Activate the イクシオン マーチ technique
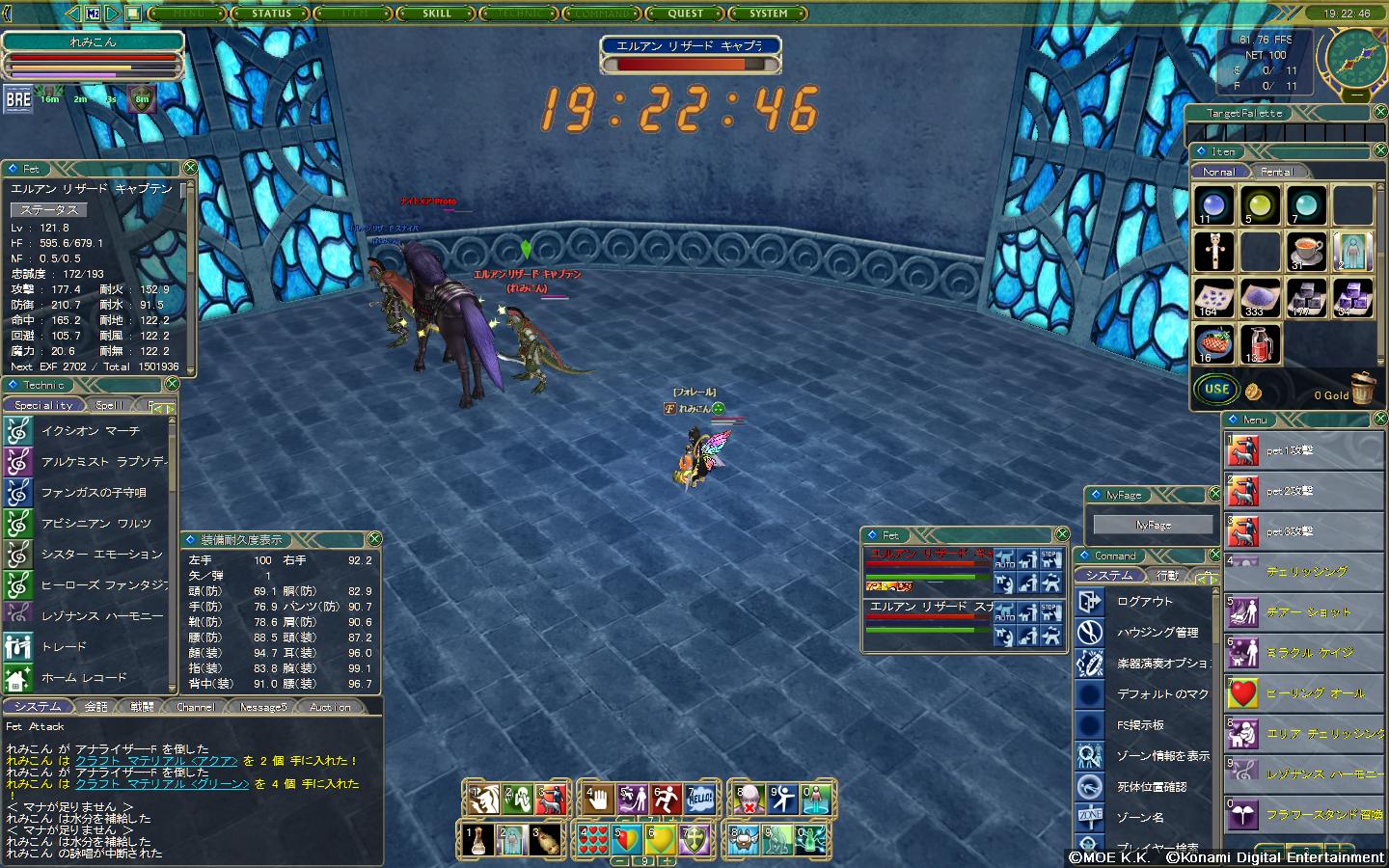Image resolution: width=1389 pixels, height=868 pixels. click(x=91, y=431)
